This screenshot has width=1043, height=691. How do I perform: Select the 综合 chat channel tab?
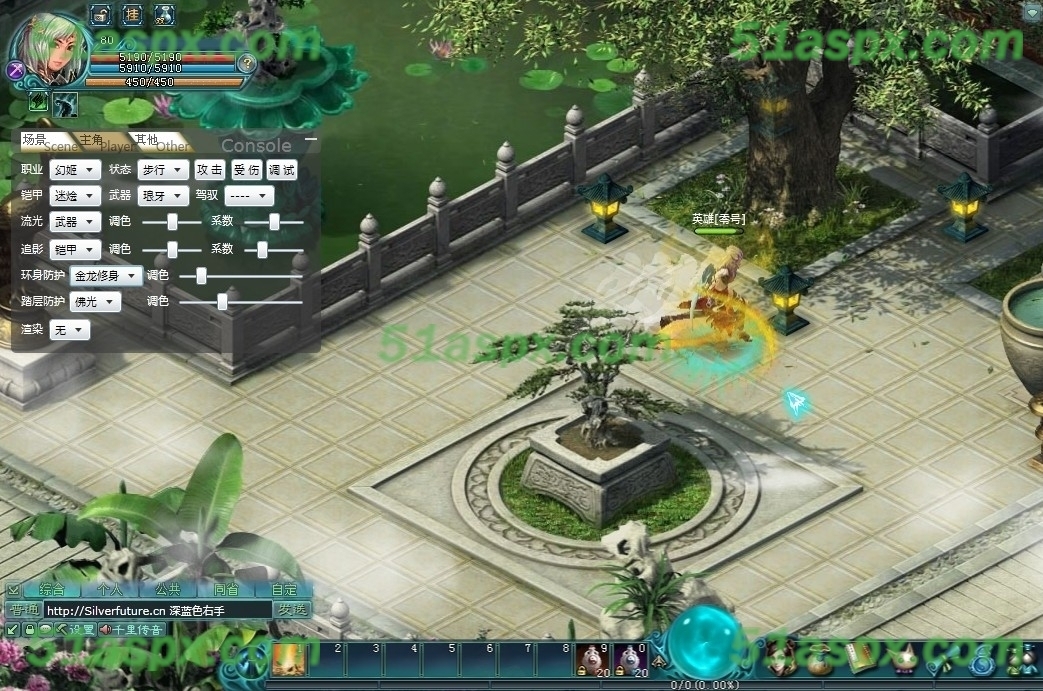pyautogui.click(x=52, y=590)
